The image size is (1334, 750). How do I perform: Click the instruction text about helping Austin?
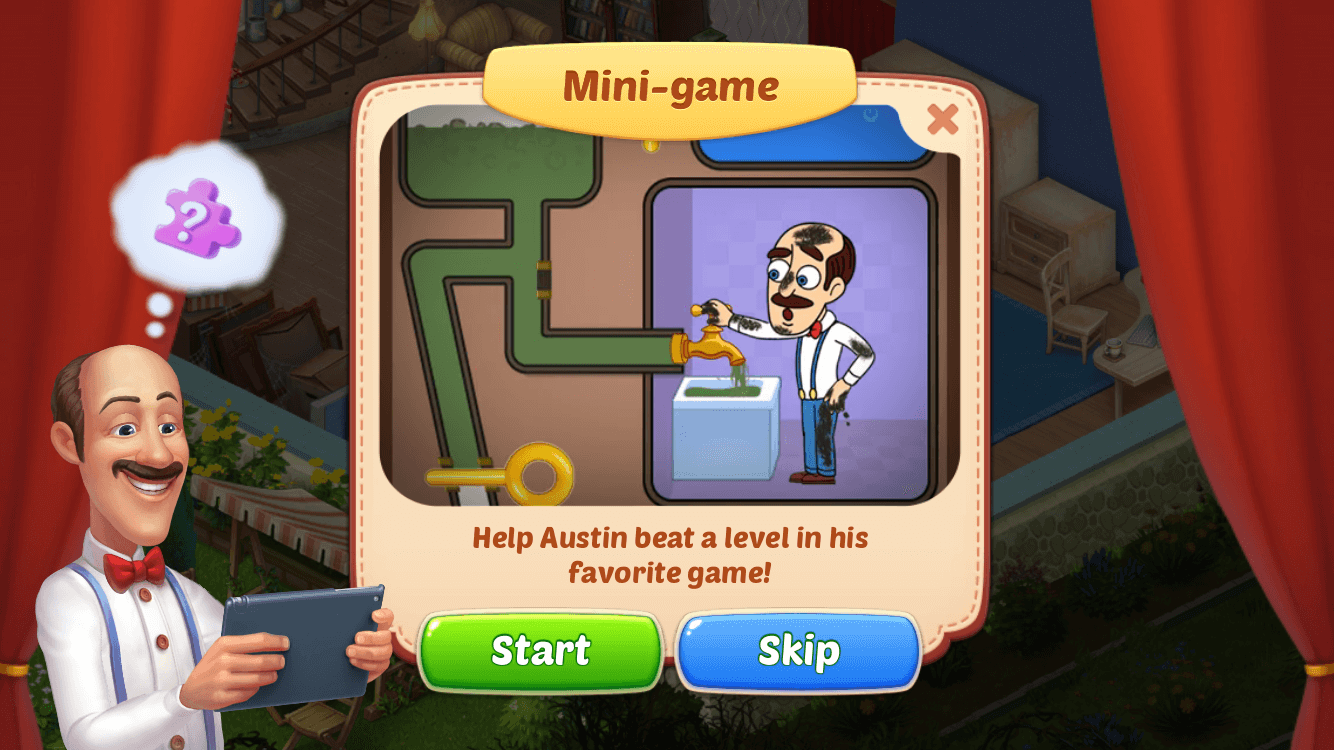point(669,556)
